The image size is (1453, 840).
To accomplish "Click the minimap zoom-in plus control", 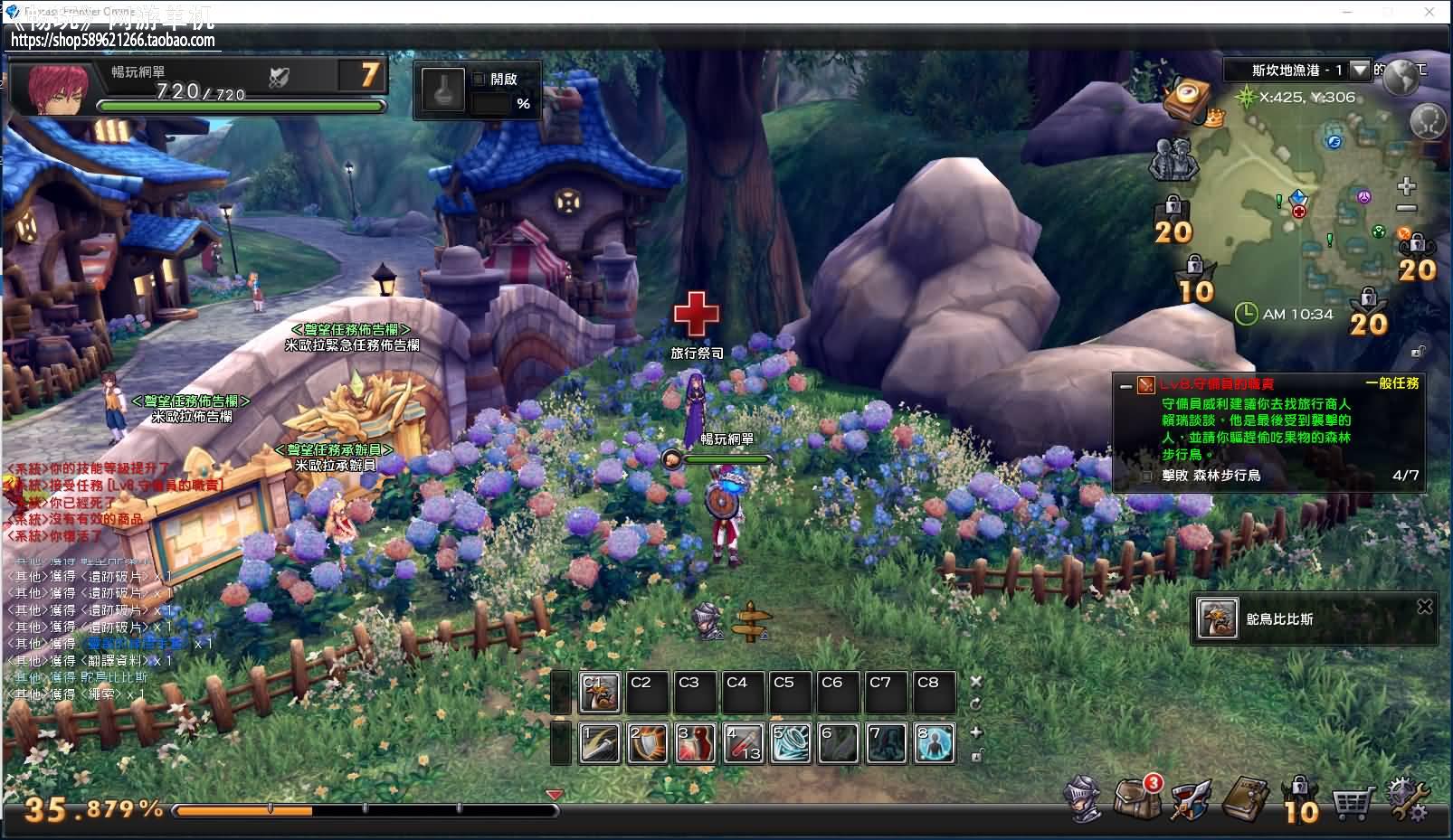I will pyautogui.click(x=1407, y=185).
